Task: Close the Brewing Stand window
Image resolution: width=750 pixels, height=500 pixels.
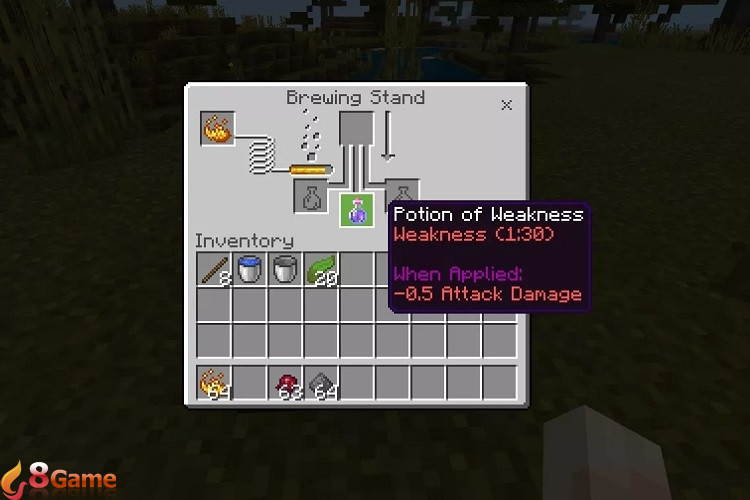Action: (506, 104)
